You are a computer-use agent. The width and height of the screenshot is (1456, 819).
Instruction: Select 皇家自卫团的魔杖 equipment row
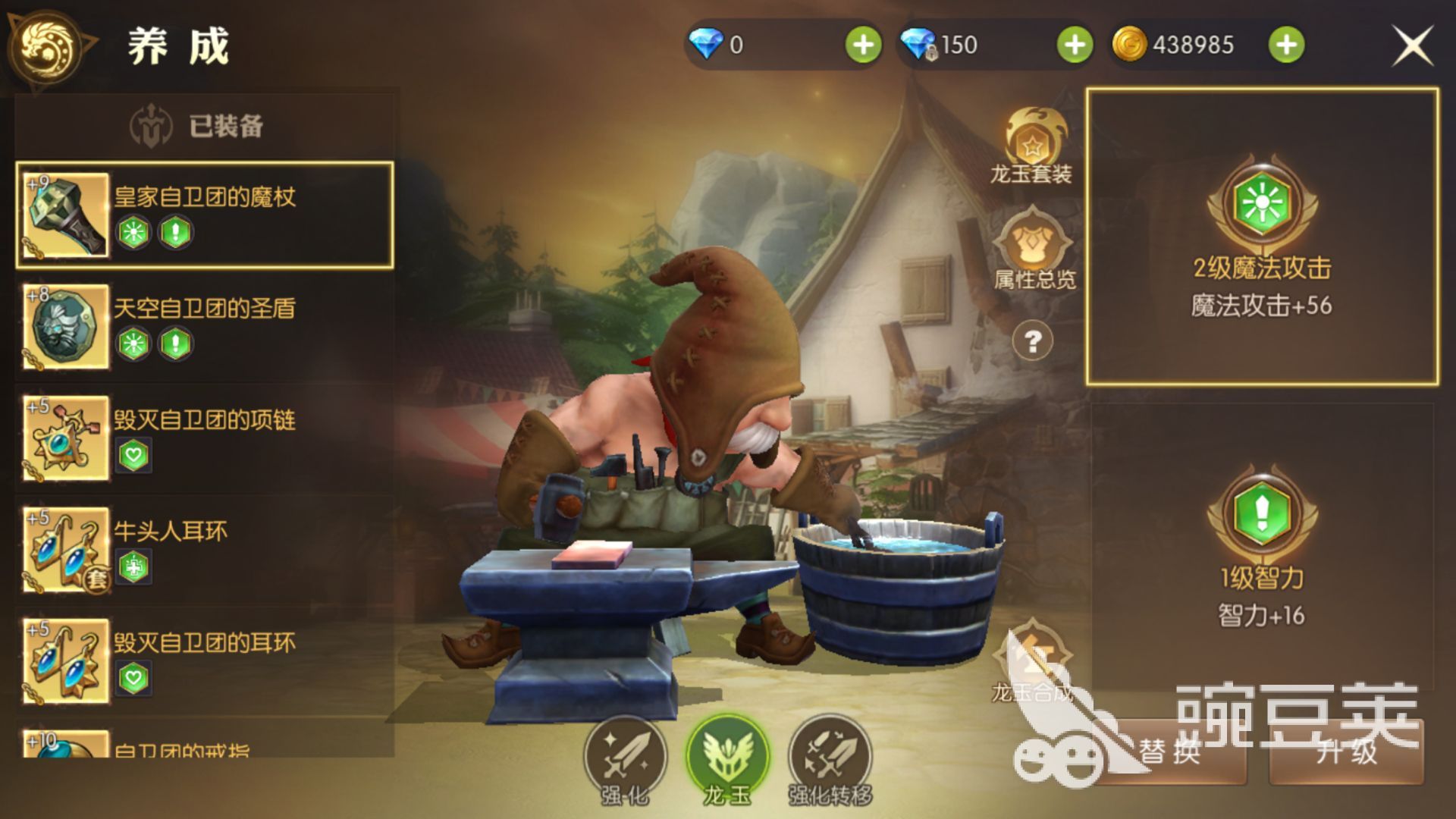pos(205,215)
